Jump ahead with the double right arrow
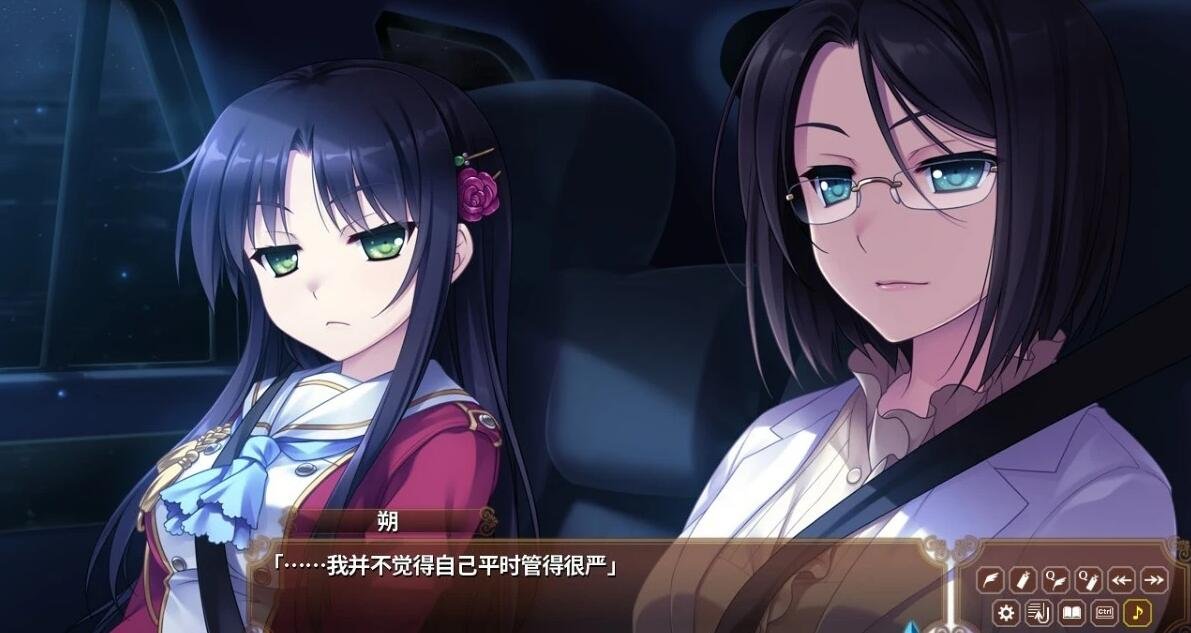 coord(1153,580)
